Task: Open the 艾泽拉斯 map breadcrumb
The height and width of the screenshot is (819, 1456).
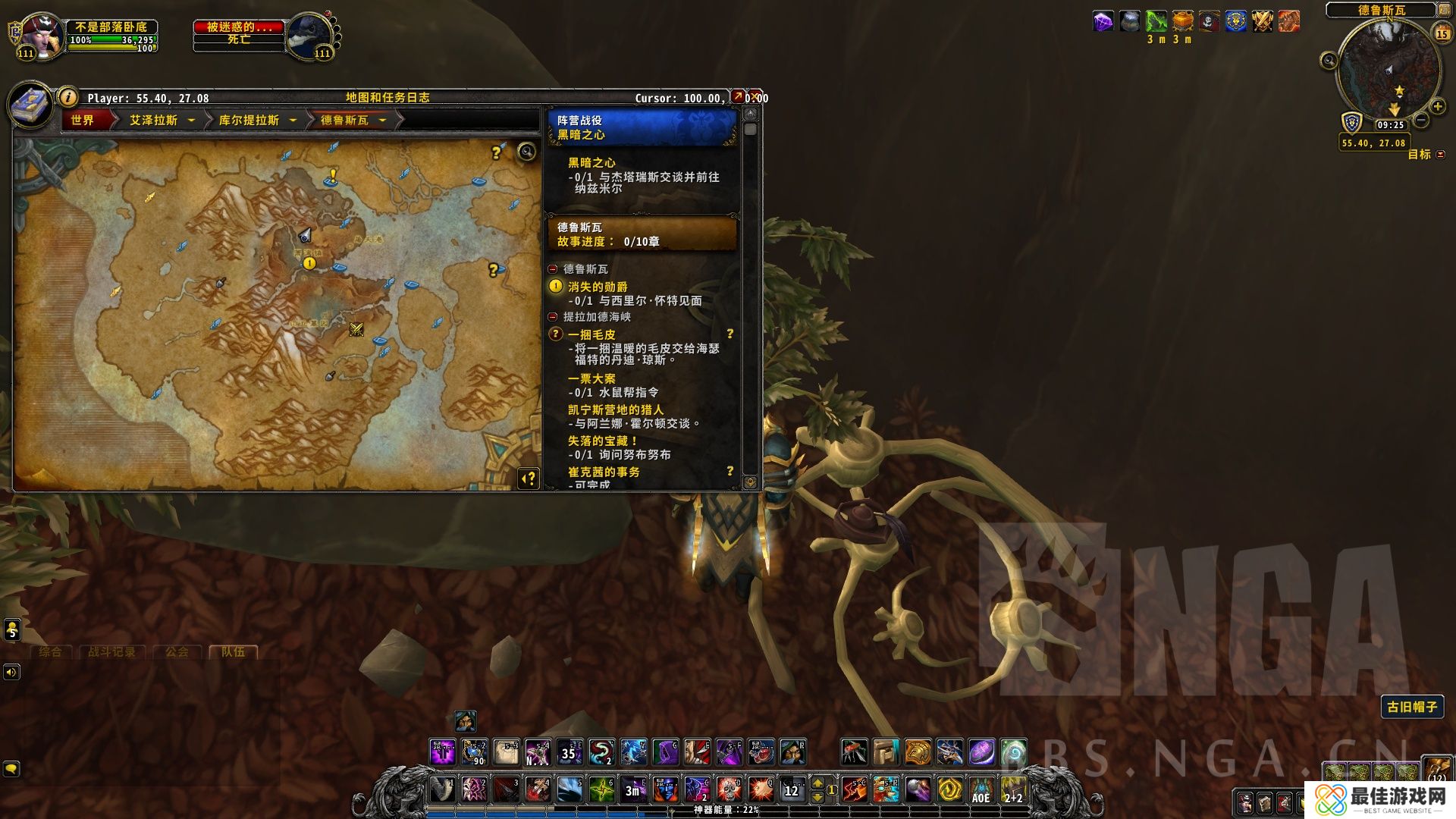Action: [x=154, y=120]
